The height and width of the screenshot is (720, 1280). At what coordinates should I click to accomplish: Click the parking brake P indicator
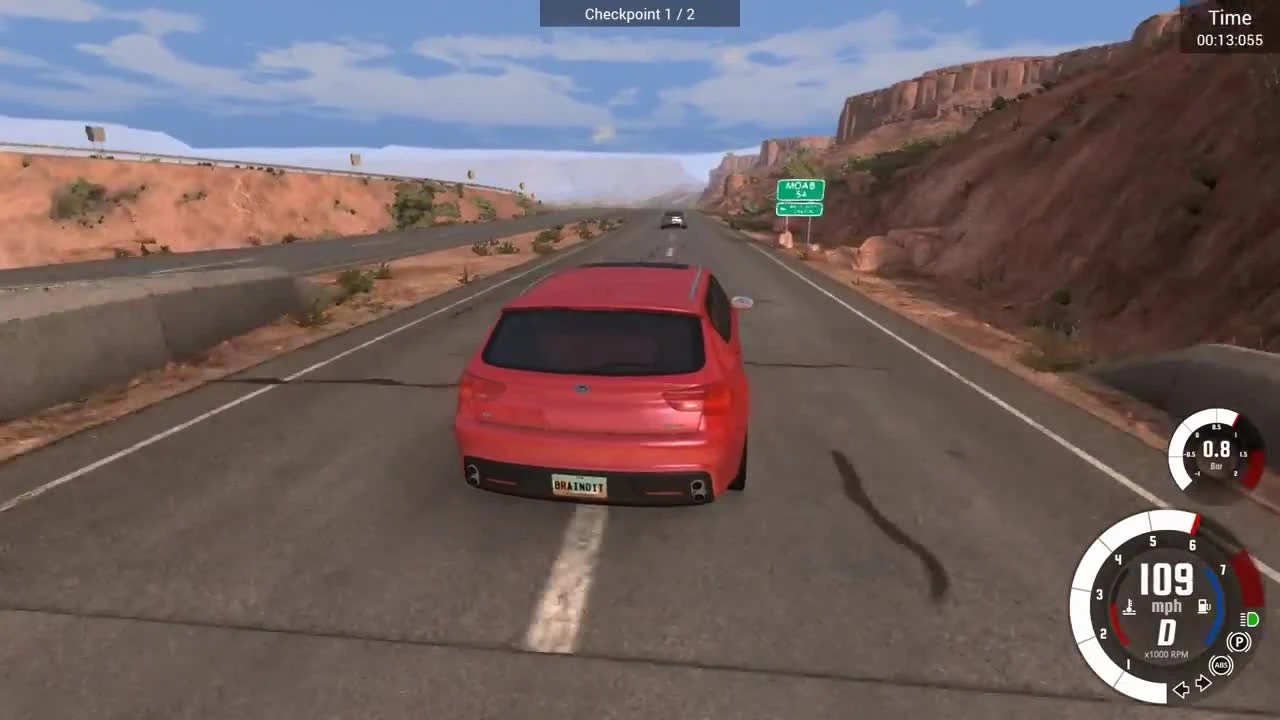coord(1238,640)
